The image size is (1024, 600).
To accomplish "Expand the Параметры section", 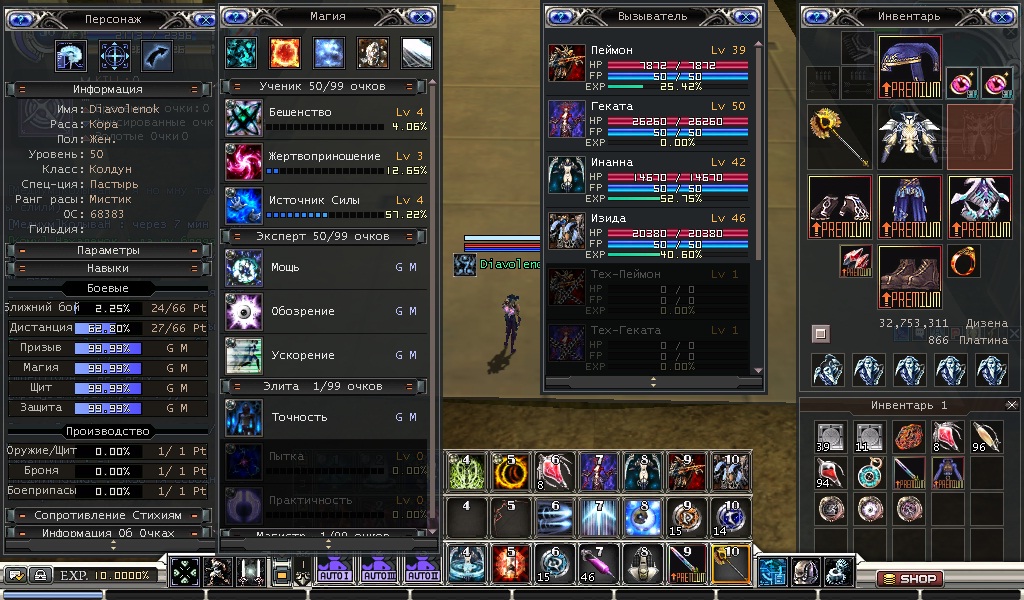I will tap(108, 250).
